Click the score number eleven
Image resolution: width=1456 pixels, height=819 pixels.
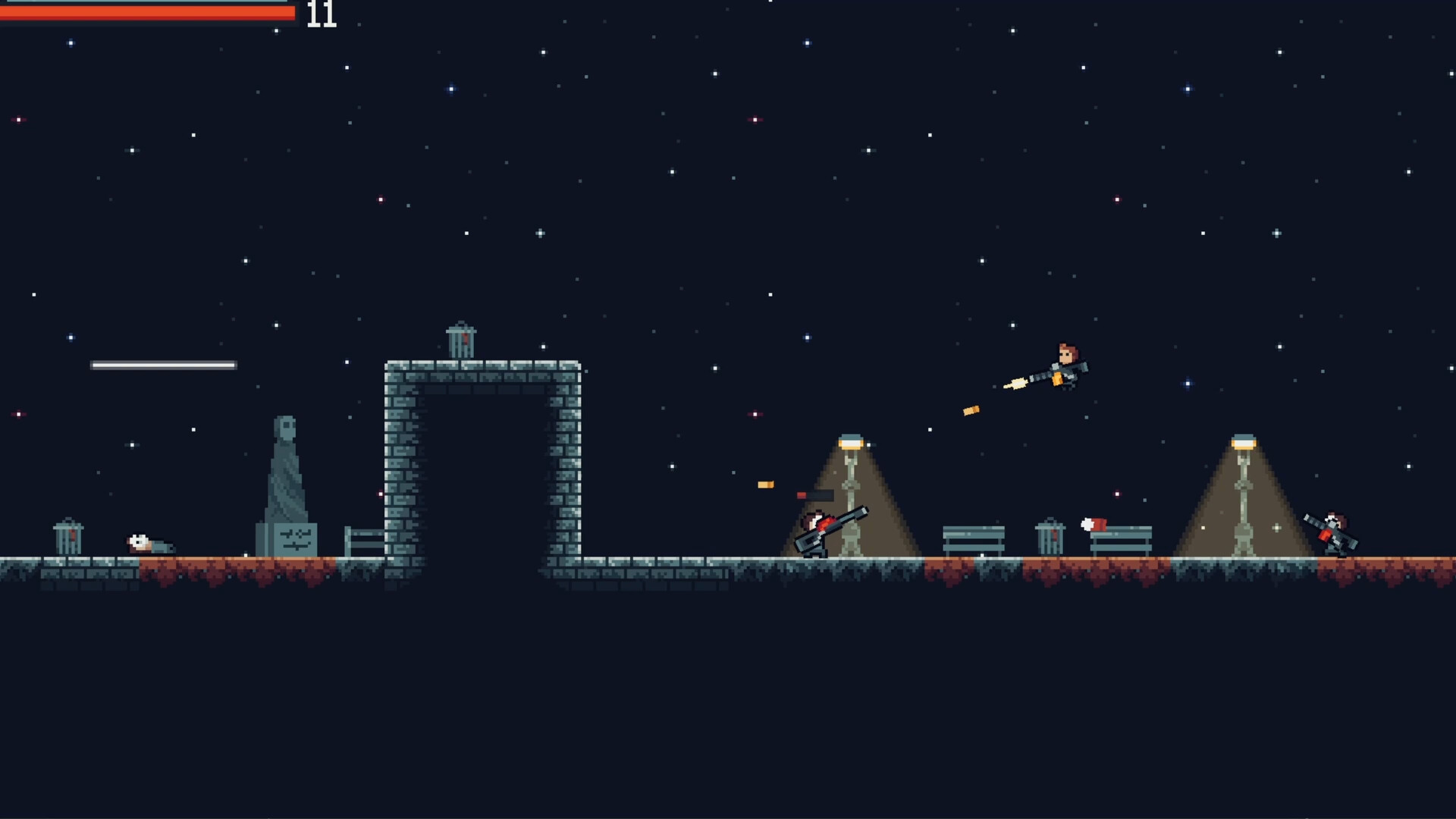(x=320, y=15)
